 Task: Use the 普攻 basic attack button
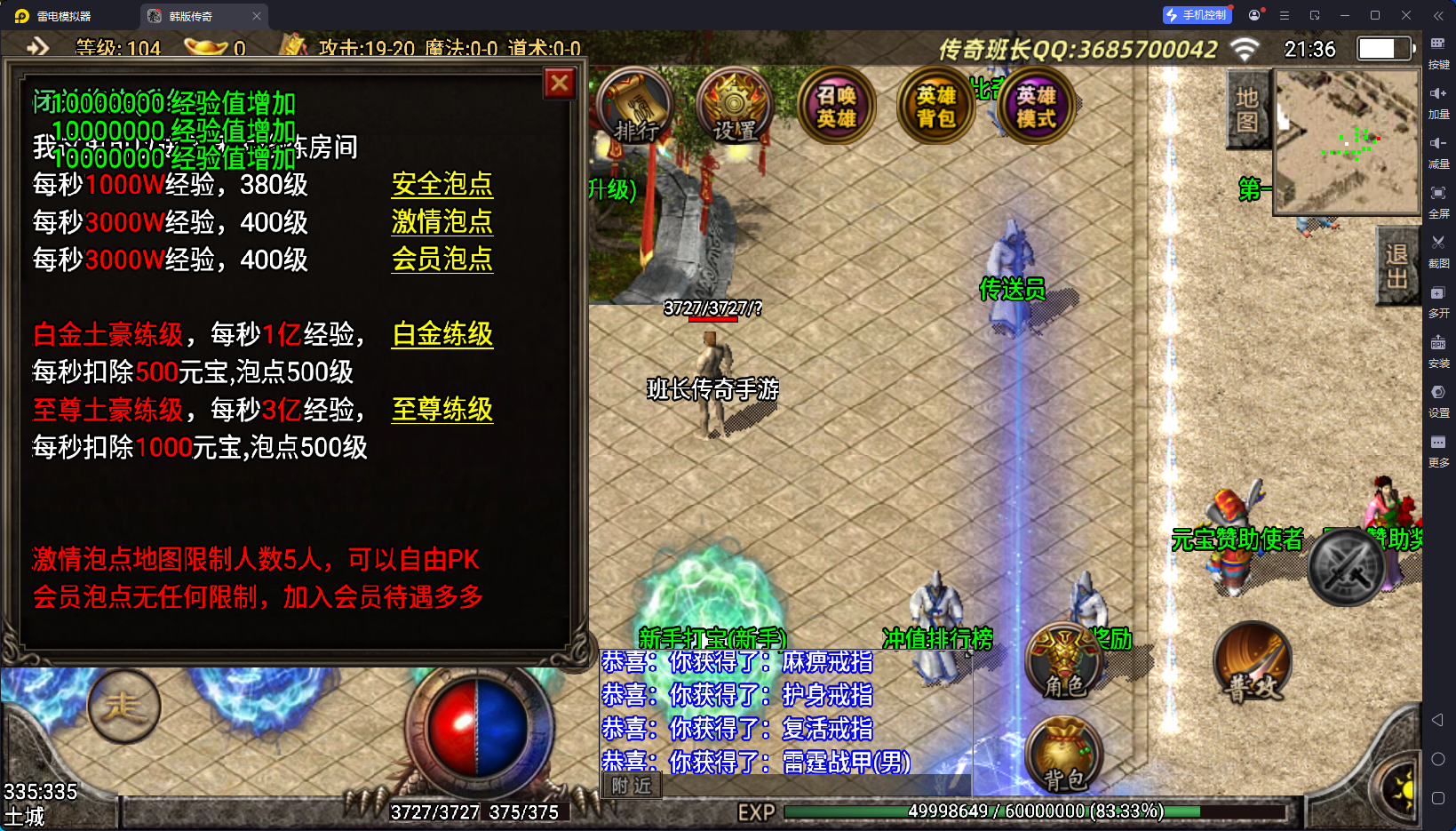[x=1253, y=662]
